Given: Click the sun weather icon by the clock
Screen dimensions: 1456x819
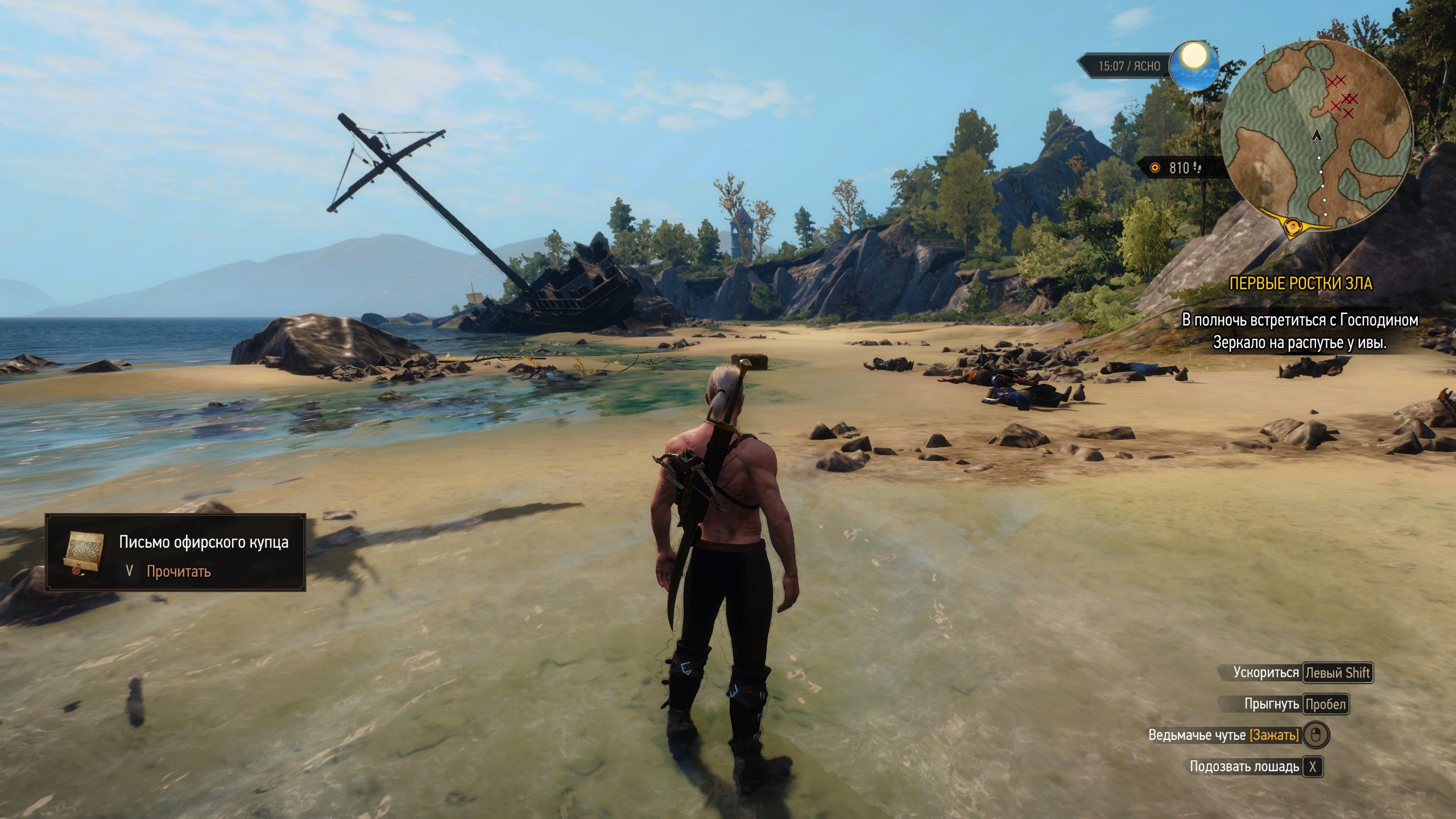Looking at the screenshot, I should (x=1194, y=65).
